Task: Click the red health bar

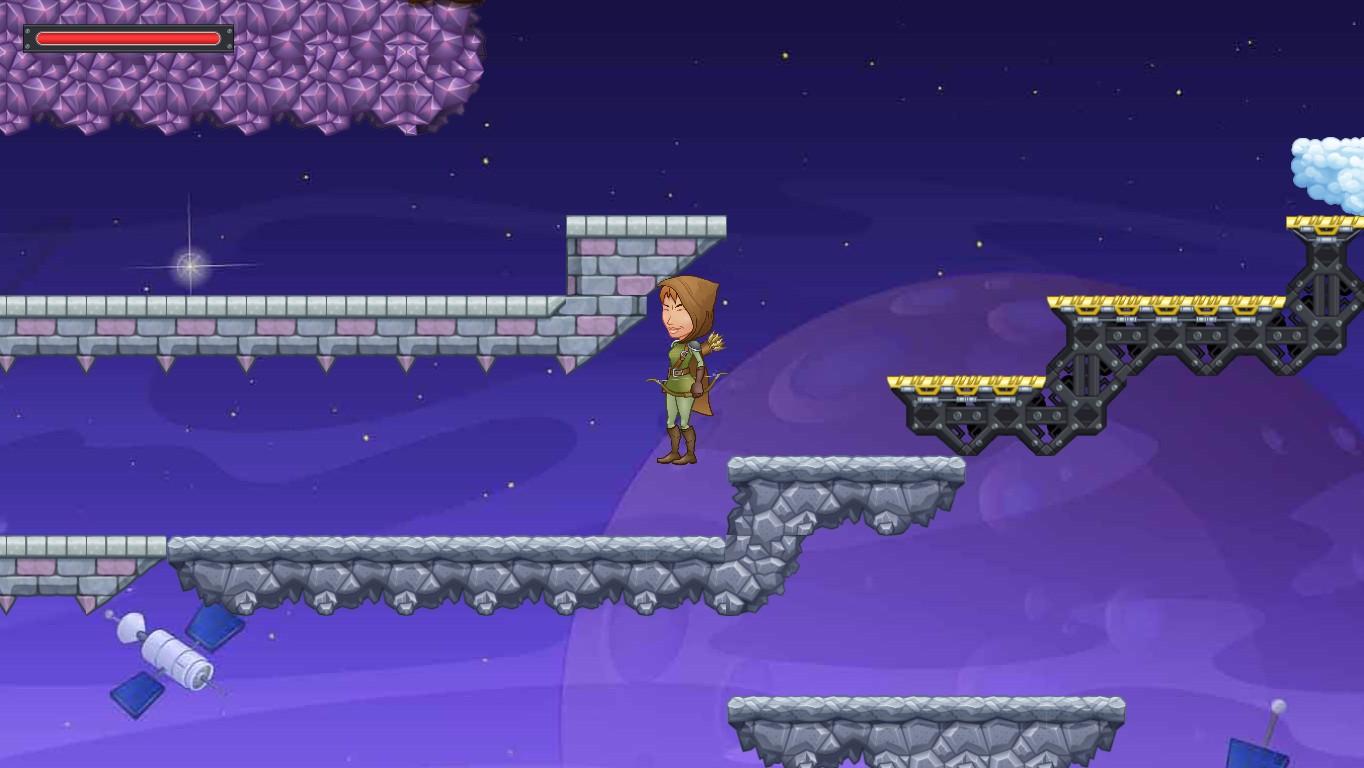Action: 128,38
